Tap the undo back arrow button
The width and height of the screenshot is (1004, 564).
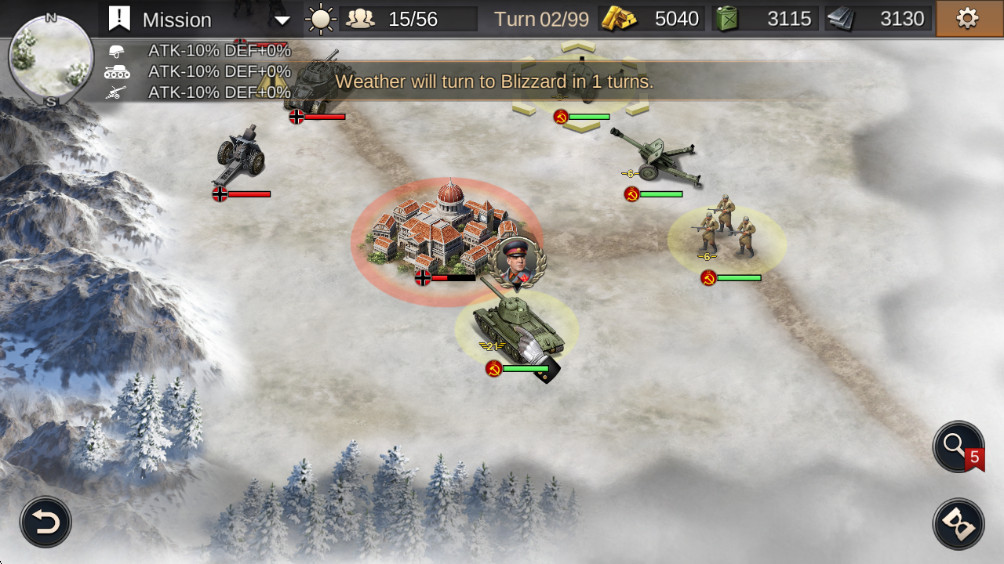(x=46, y=522)
